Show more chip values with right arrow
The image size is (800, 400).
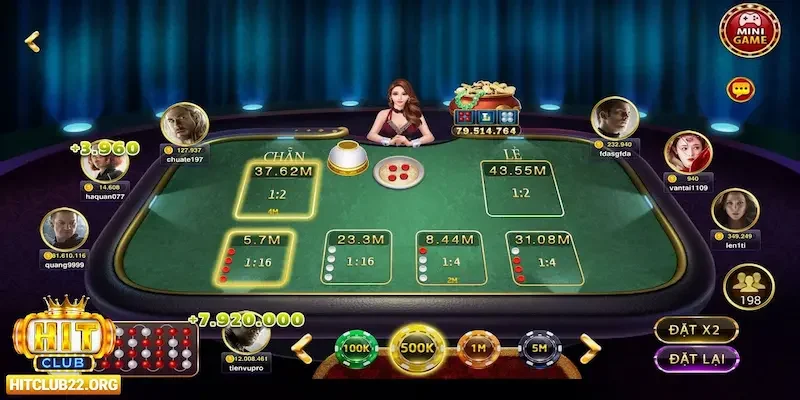(x=589, y=346)
